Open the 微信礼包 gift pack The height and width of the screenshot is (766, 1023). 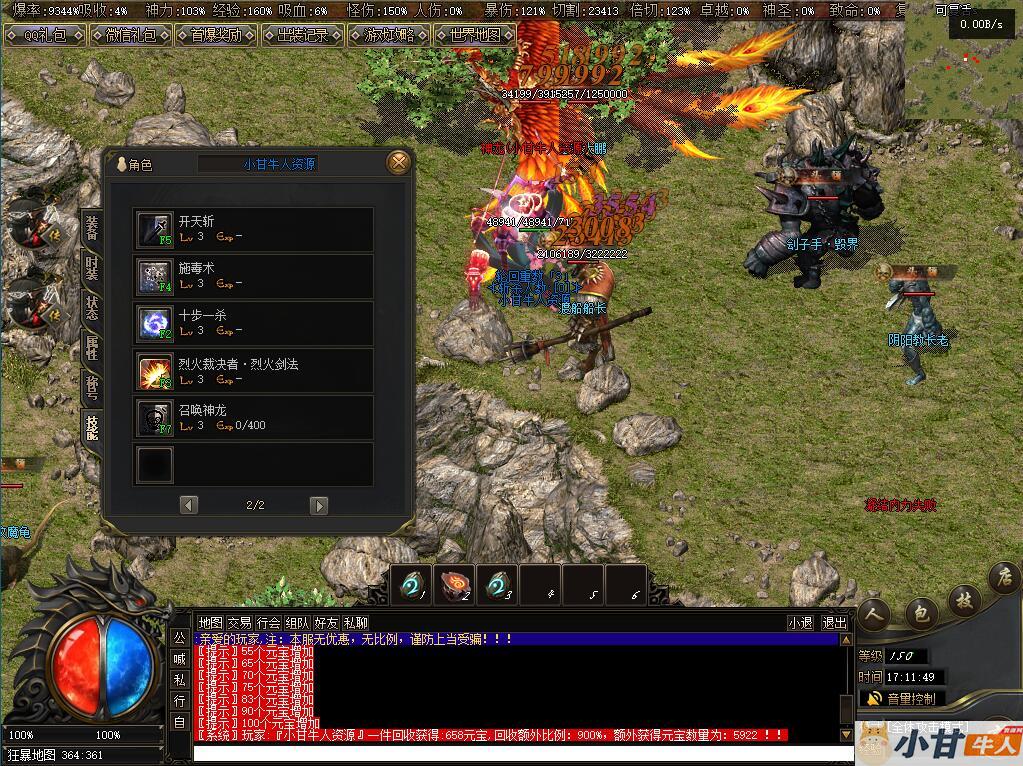click(x=130, y=35)
